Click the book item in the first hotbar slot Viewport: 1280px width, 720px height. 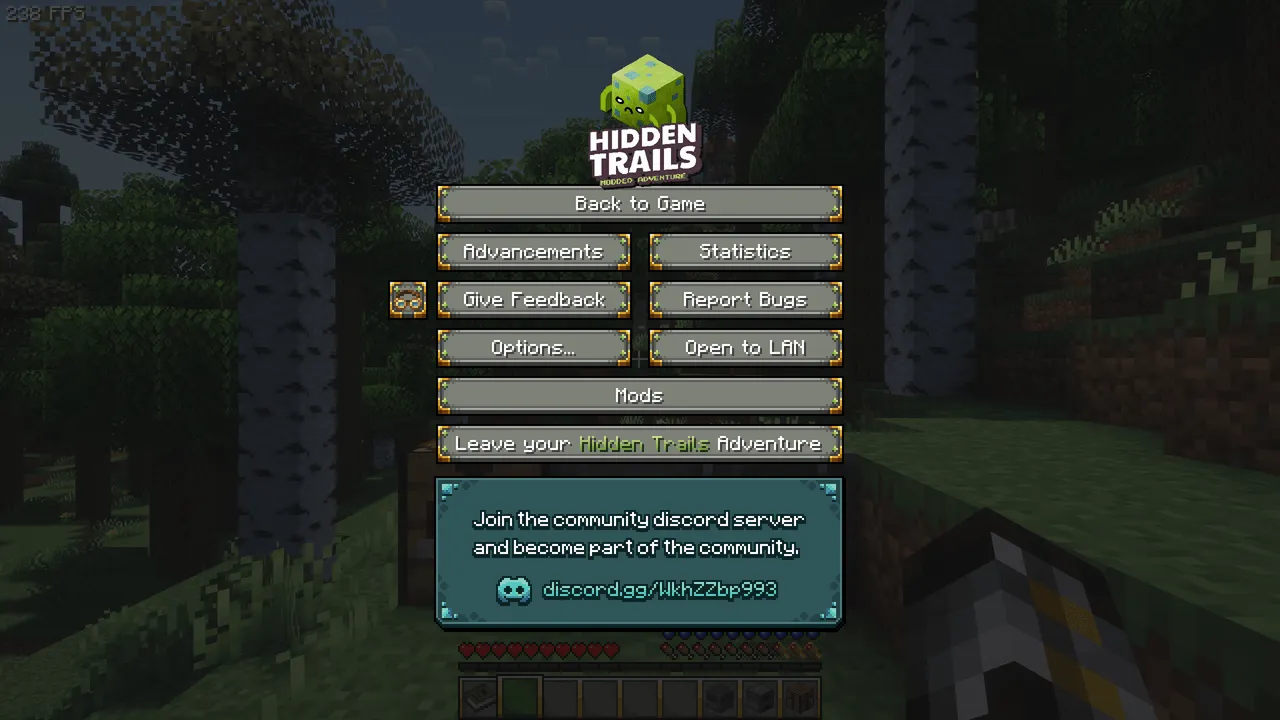[x=478, y=697]
